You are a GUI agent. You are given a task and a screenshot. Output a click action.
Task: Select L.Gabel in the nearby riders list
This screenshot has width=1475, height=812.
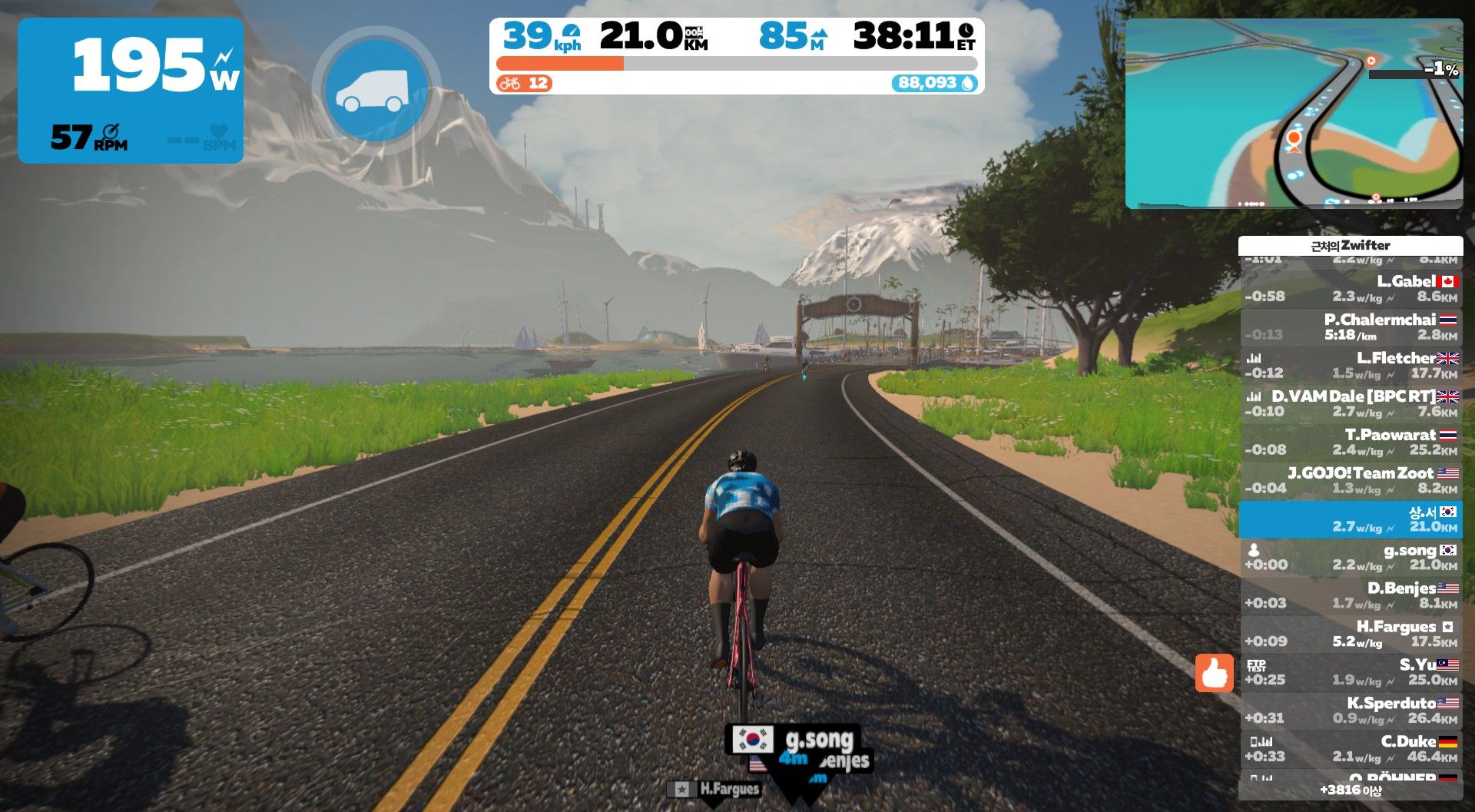(x=1351, y=289)
